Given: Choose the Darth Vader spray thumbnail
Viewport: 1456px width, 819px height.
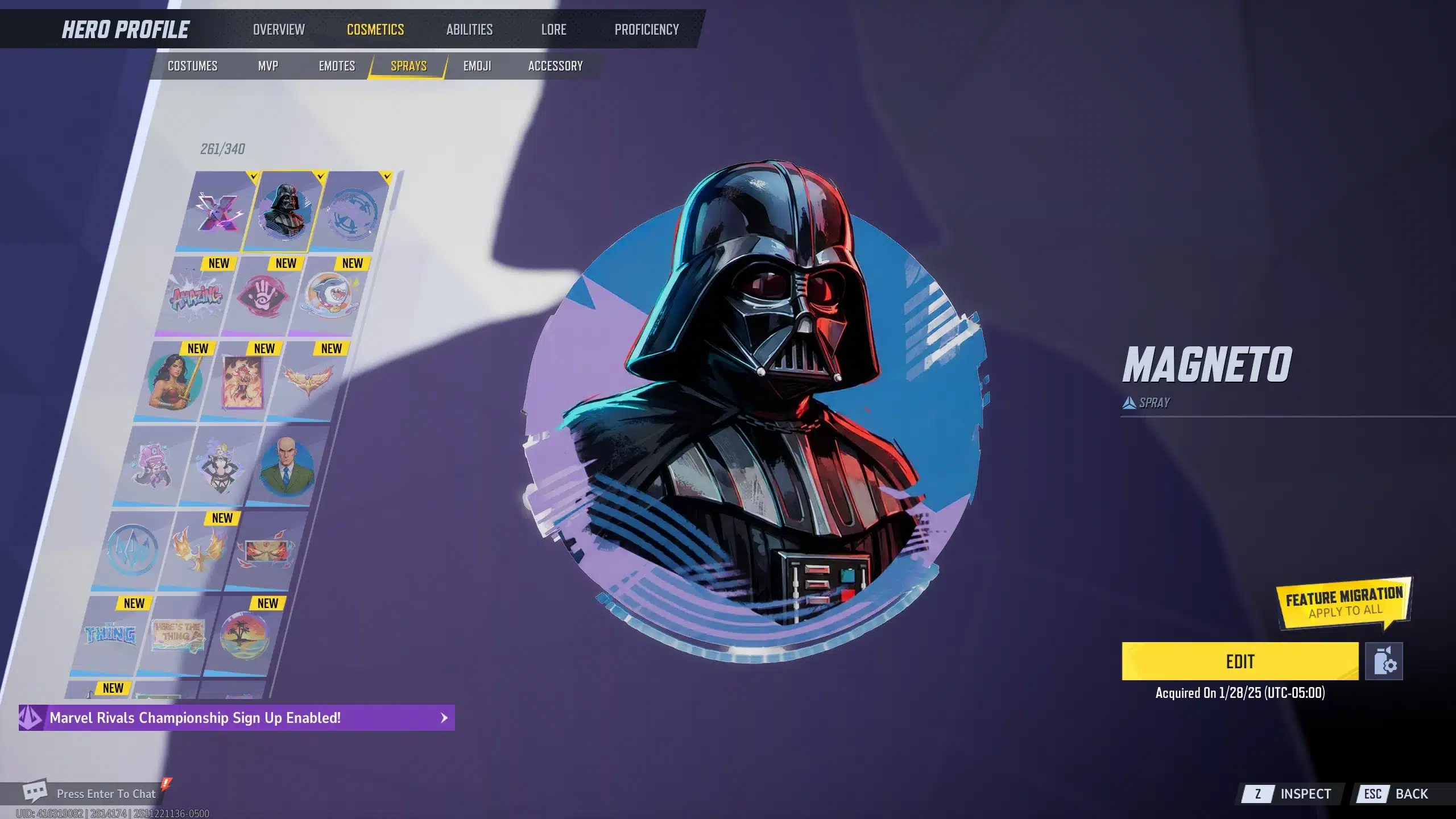Looking at the screenshot, I should [284, 212].
